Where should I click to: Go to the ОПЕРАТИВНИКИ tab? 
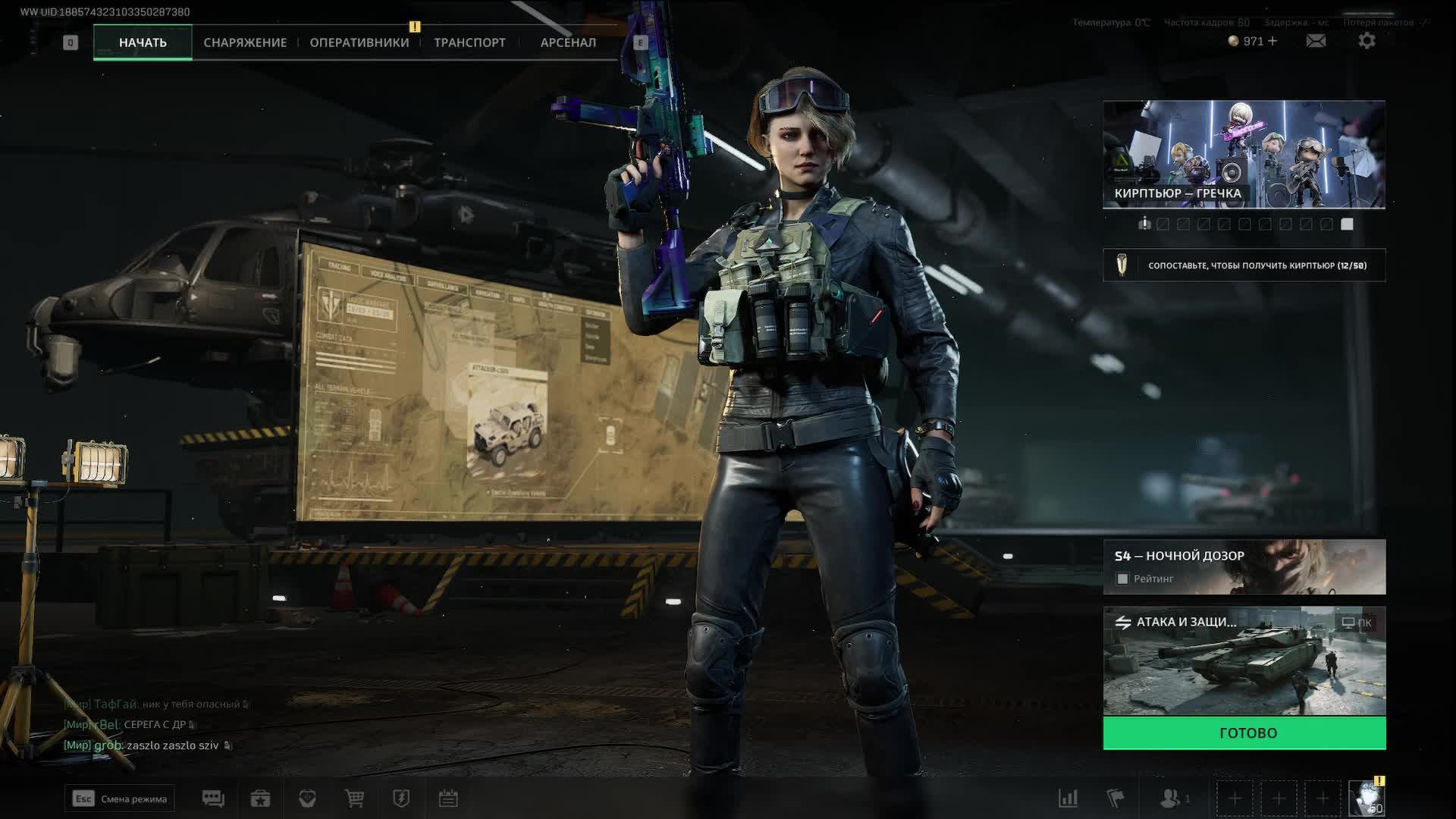[359, 42]
